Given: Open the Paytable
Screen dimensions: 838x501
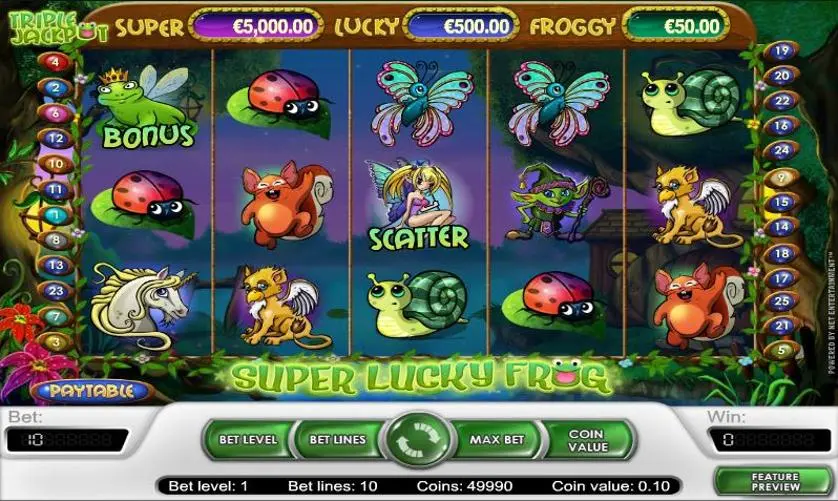Looking at the screenshot, I should 91,391.
